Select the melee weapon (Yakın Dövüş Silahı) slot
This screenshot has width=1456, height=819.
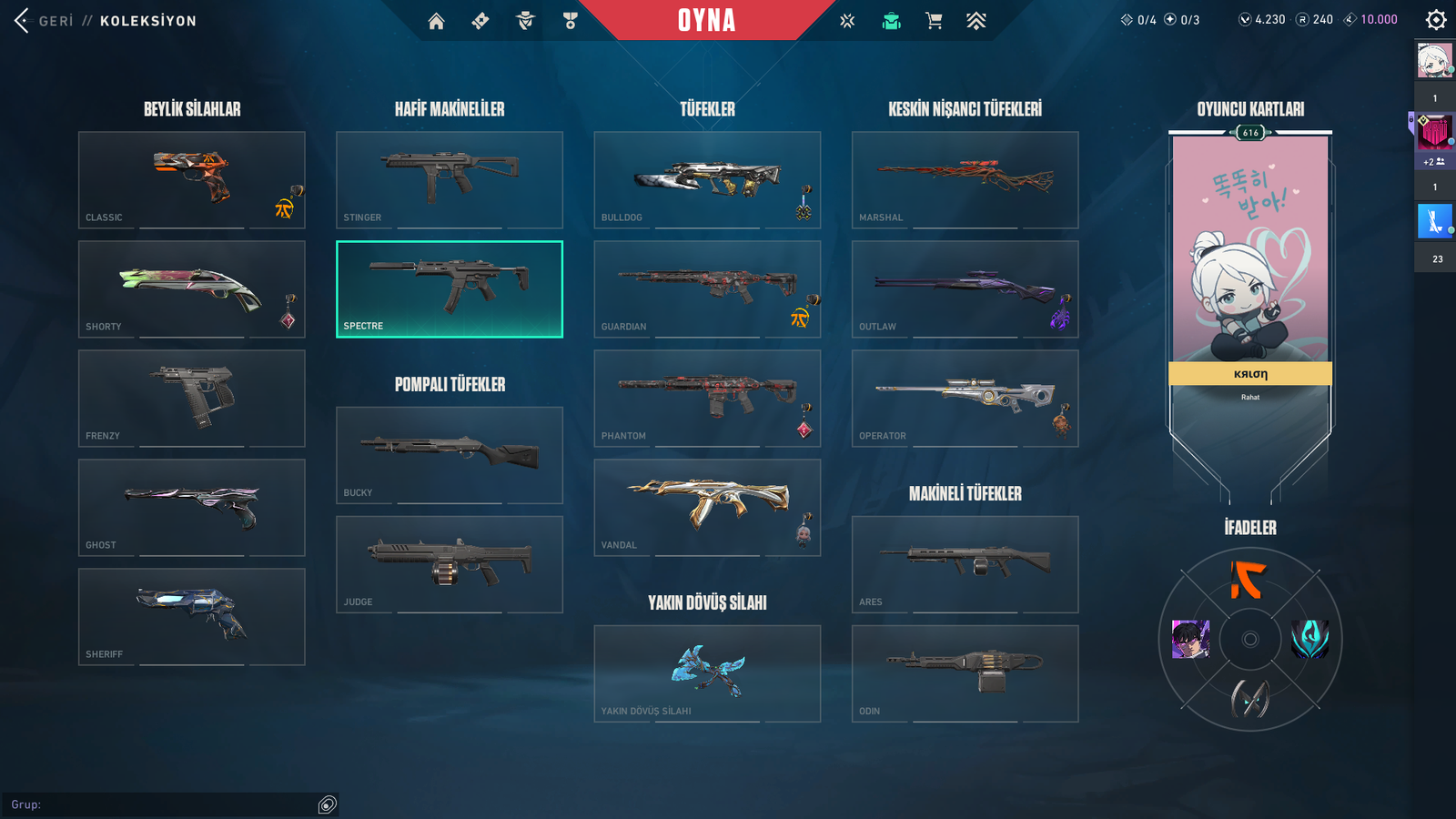click(707, 673)
